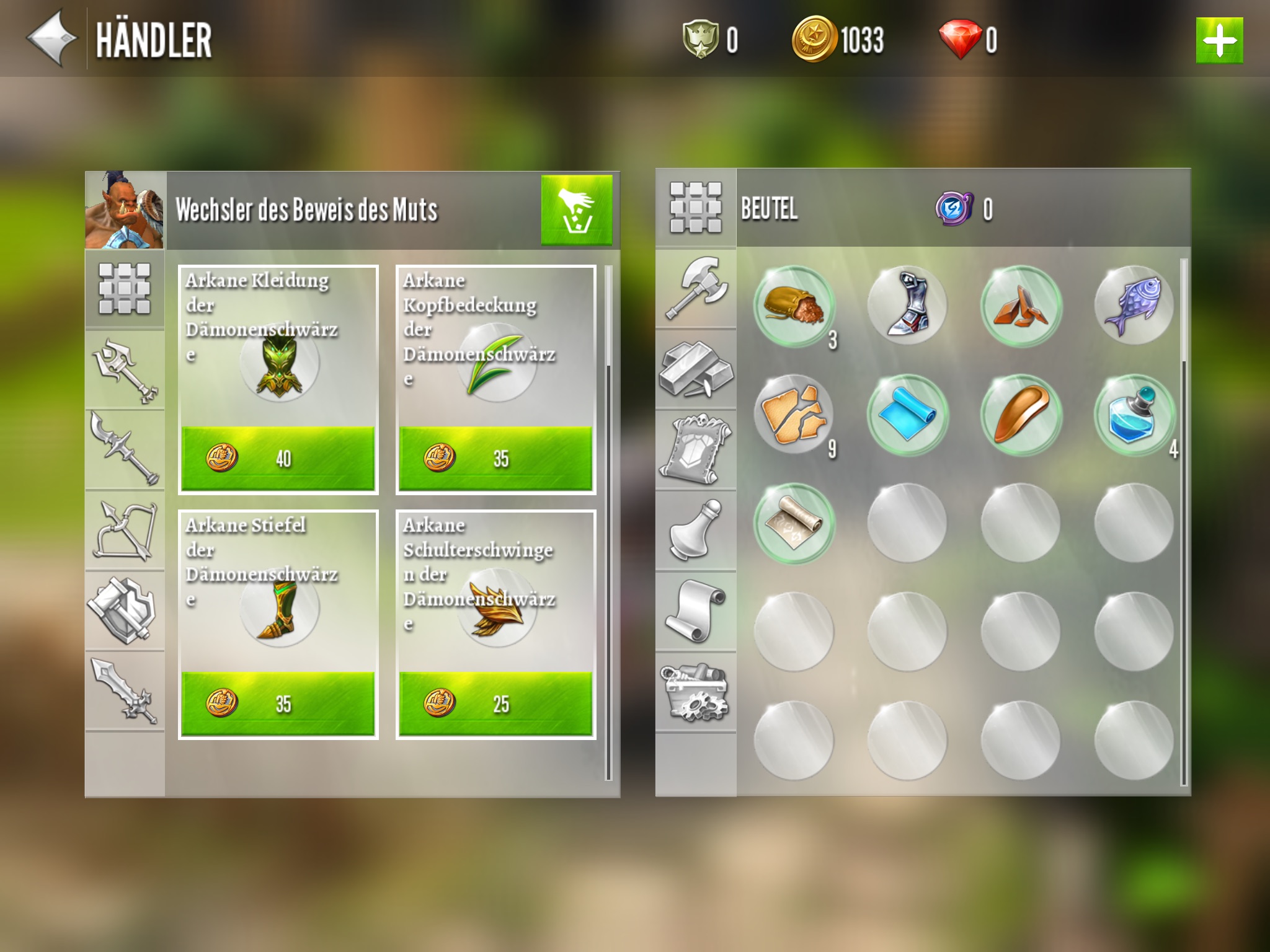Switch to the halberd weapon category
1270x952 pixels.
[x=125, y=450]
